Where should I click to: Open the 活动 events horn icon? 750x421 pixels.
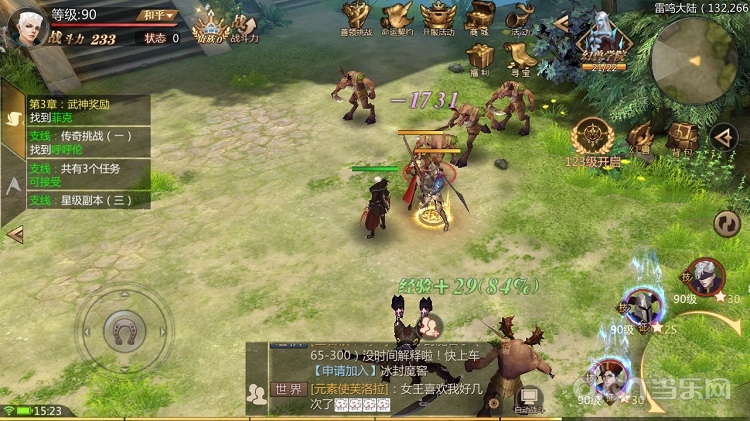520,17
